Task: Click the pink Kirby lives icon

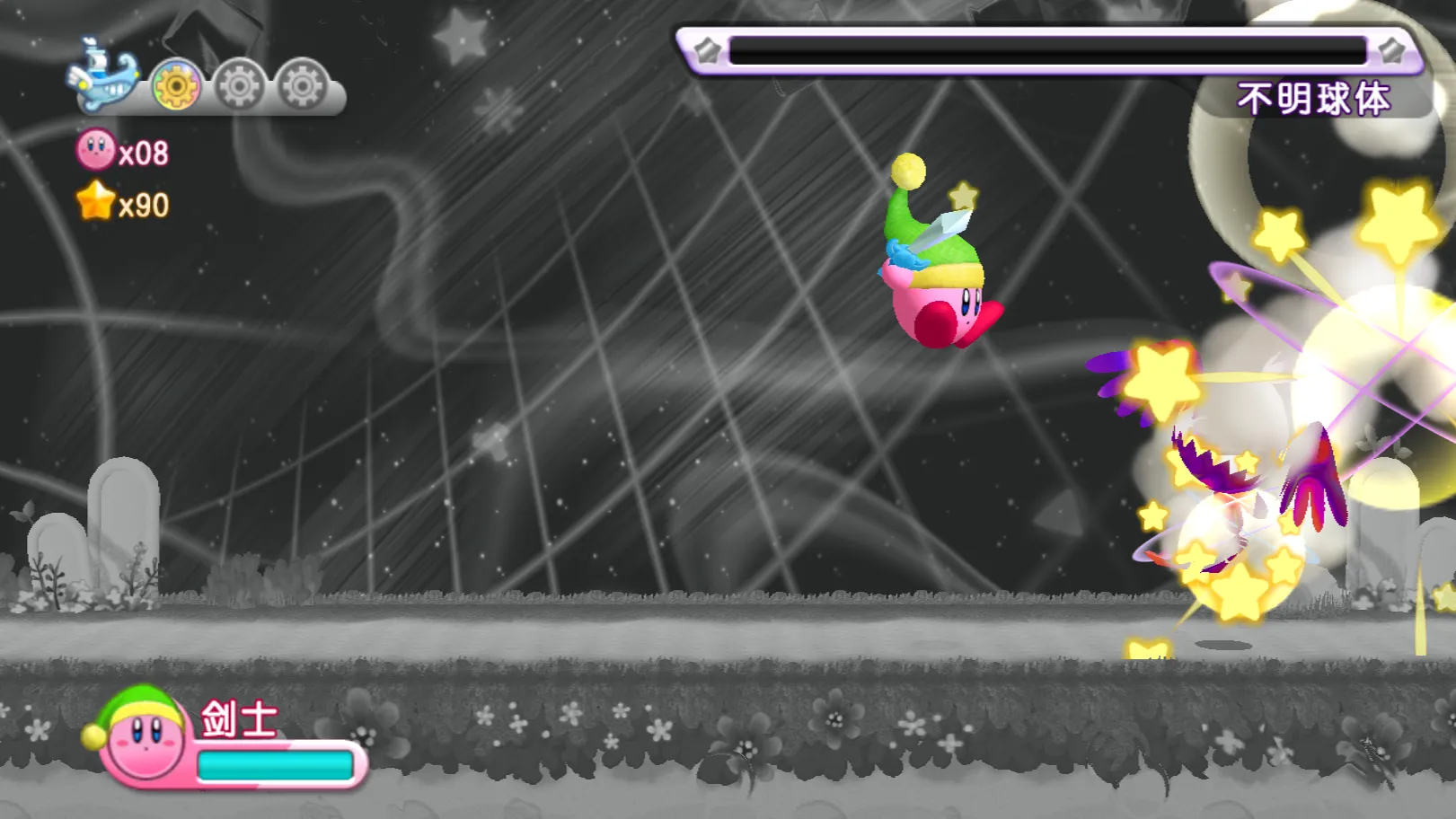Action: 96,150
